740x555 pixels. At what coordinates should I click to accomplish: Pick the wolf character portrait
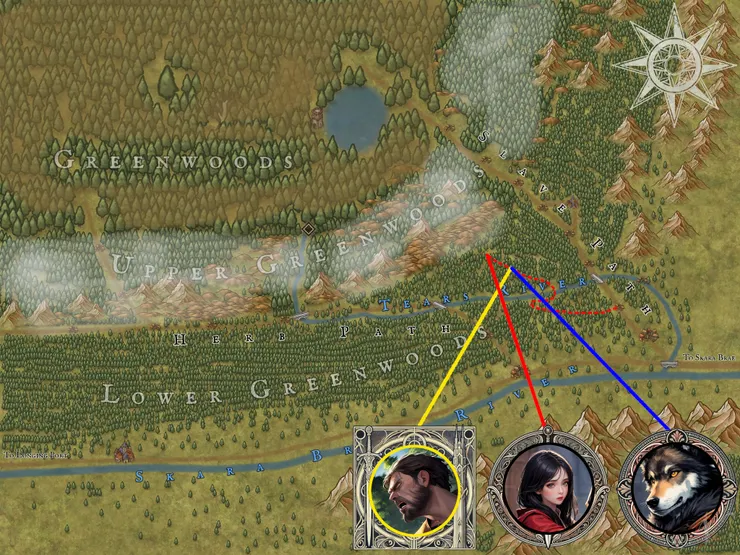(676, 492)
